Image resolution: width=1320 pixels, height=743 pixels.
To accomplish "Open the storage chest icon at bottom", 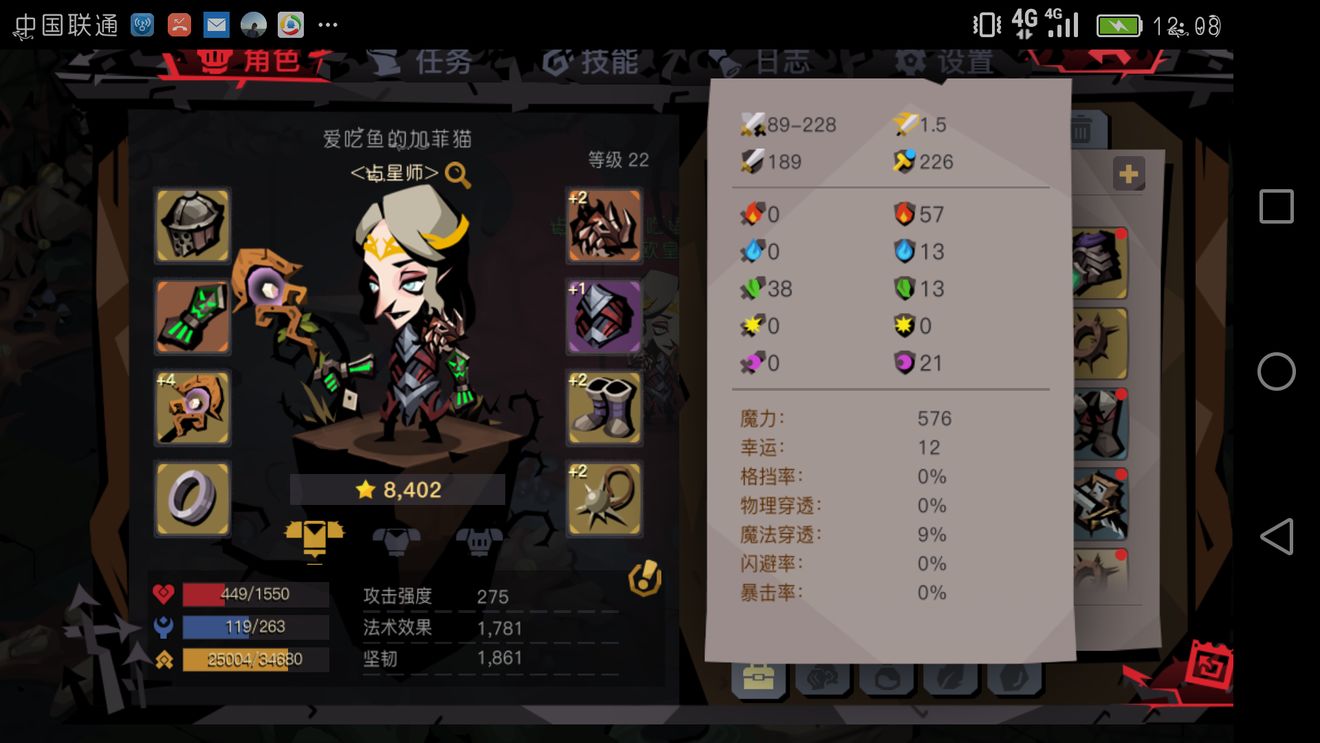I will tap(758, 678).
